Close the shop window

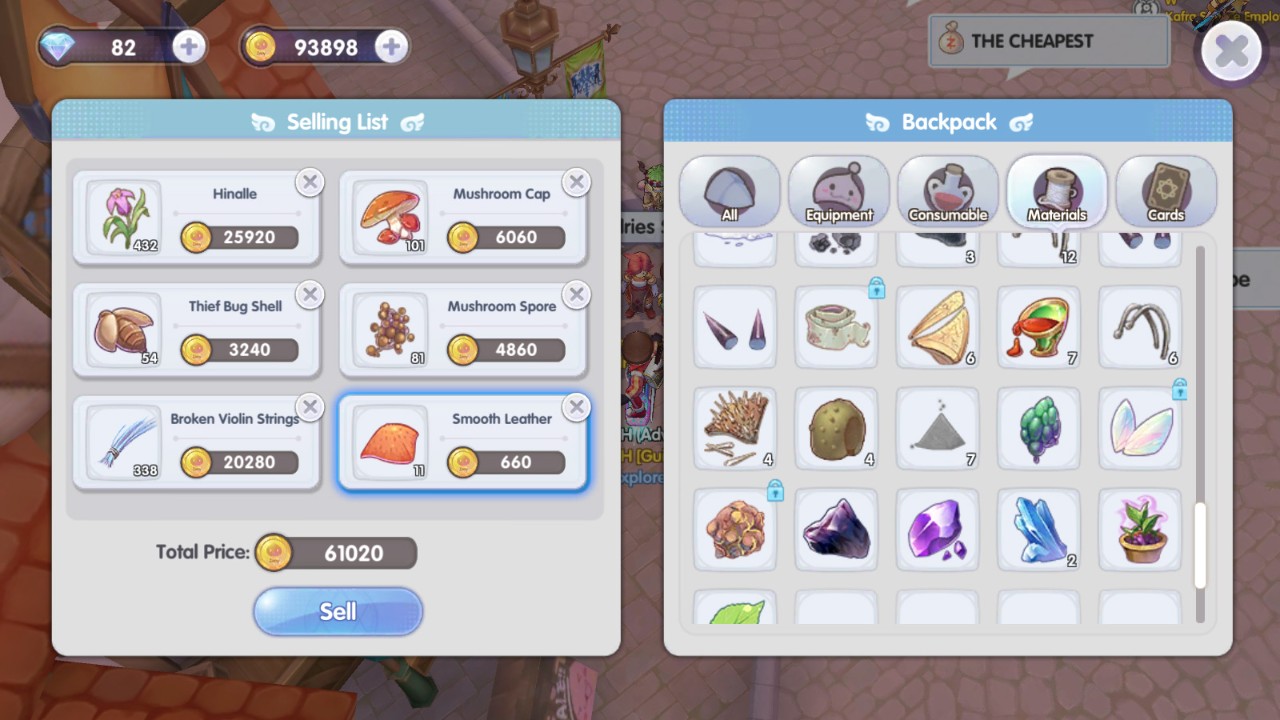[x=1231, y=51]
